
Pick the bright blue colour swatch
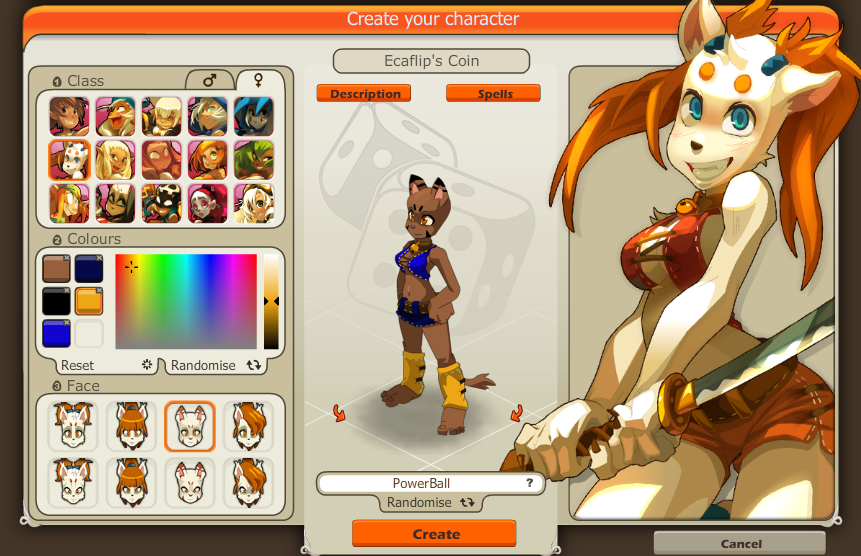pos(56,334)
